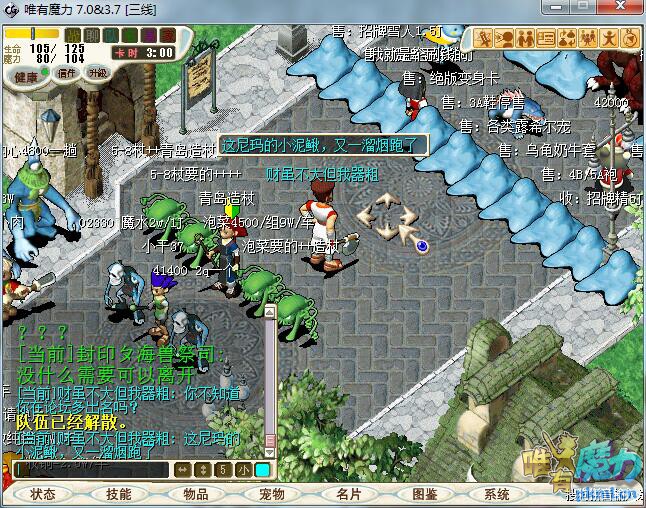Image resolution: width=646 pixels, height=508 pixels.
Task: Toggle the 聊 (chat) mode switch
Action: pyautogui.click(x=91, y=36)
